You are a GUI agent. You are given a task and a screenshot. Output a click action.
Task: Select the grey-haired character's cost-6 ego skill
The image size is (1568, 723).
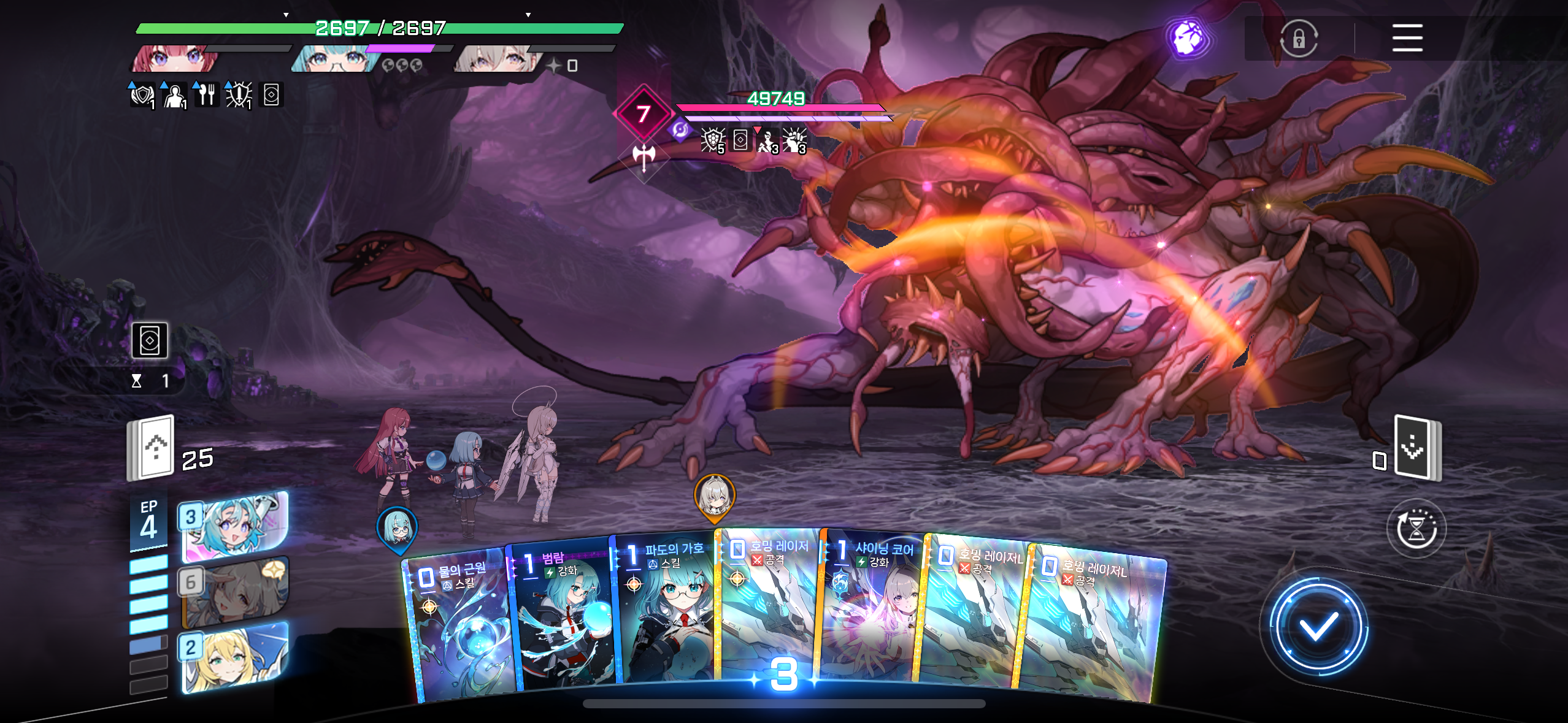pyautogui.click(x=235, y=592)
